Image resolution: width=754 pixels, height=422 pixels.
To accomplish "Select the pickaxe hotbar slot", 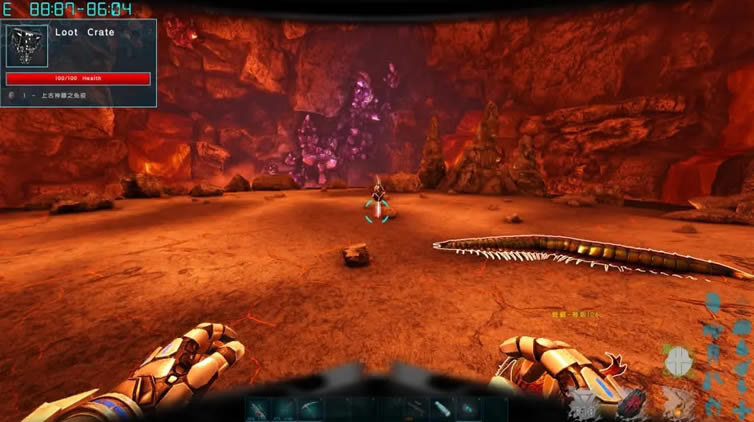I will coord(312,408).
